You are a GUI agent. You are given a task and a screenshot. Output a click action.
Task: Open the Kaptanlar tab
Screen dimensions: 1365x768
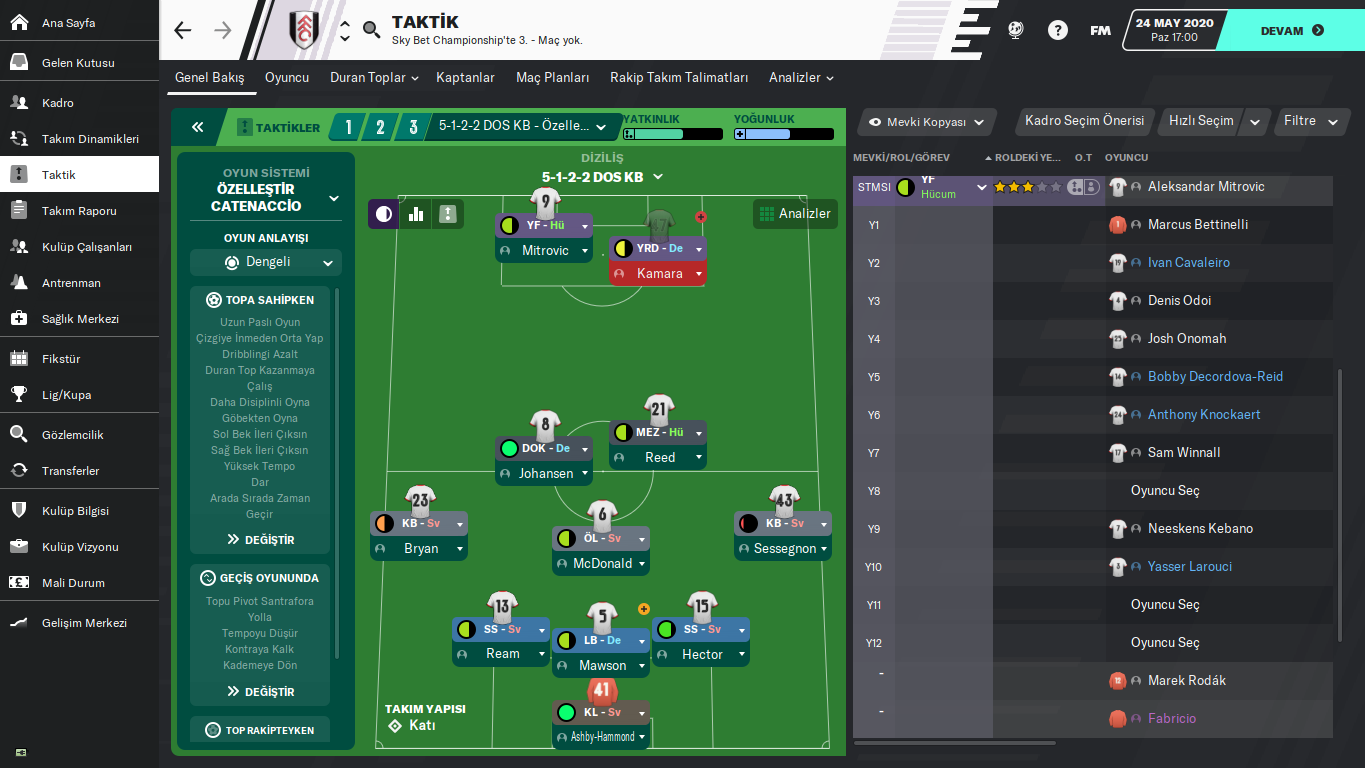tap(467, 78)
